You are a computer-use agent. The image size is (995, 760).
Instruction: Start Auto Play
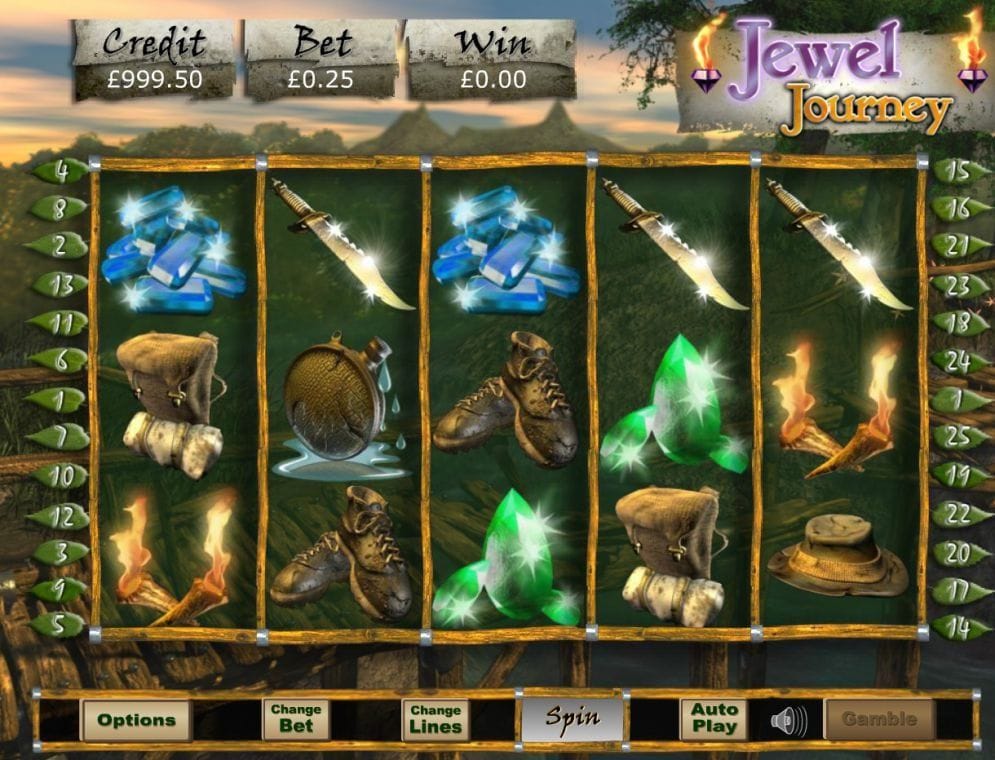tap(714, 719)
